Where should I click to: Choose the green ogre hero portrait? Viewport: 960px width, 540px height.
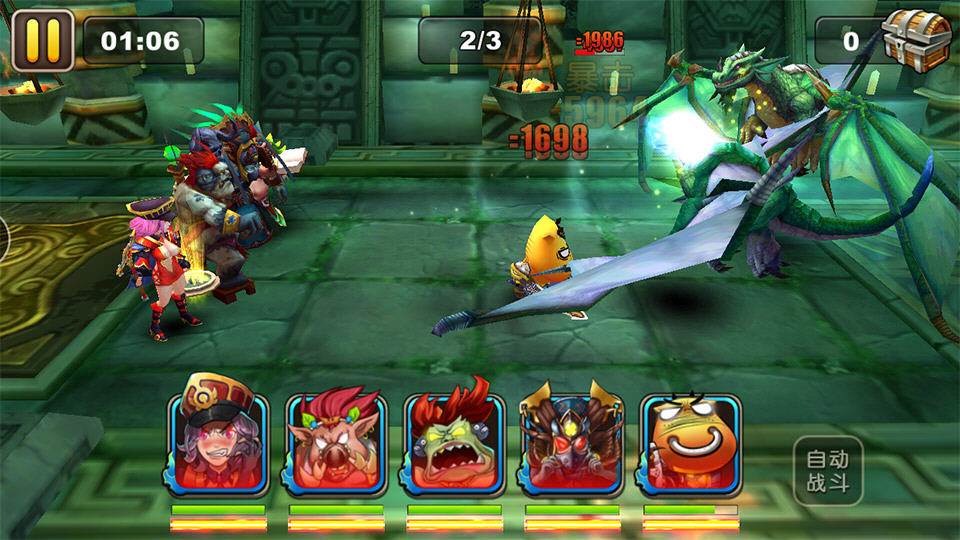(x=454, y=444)
